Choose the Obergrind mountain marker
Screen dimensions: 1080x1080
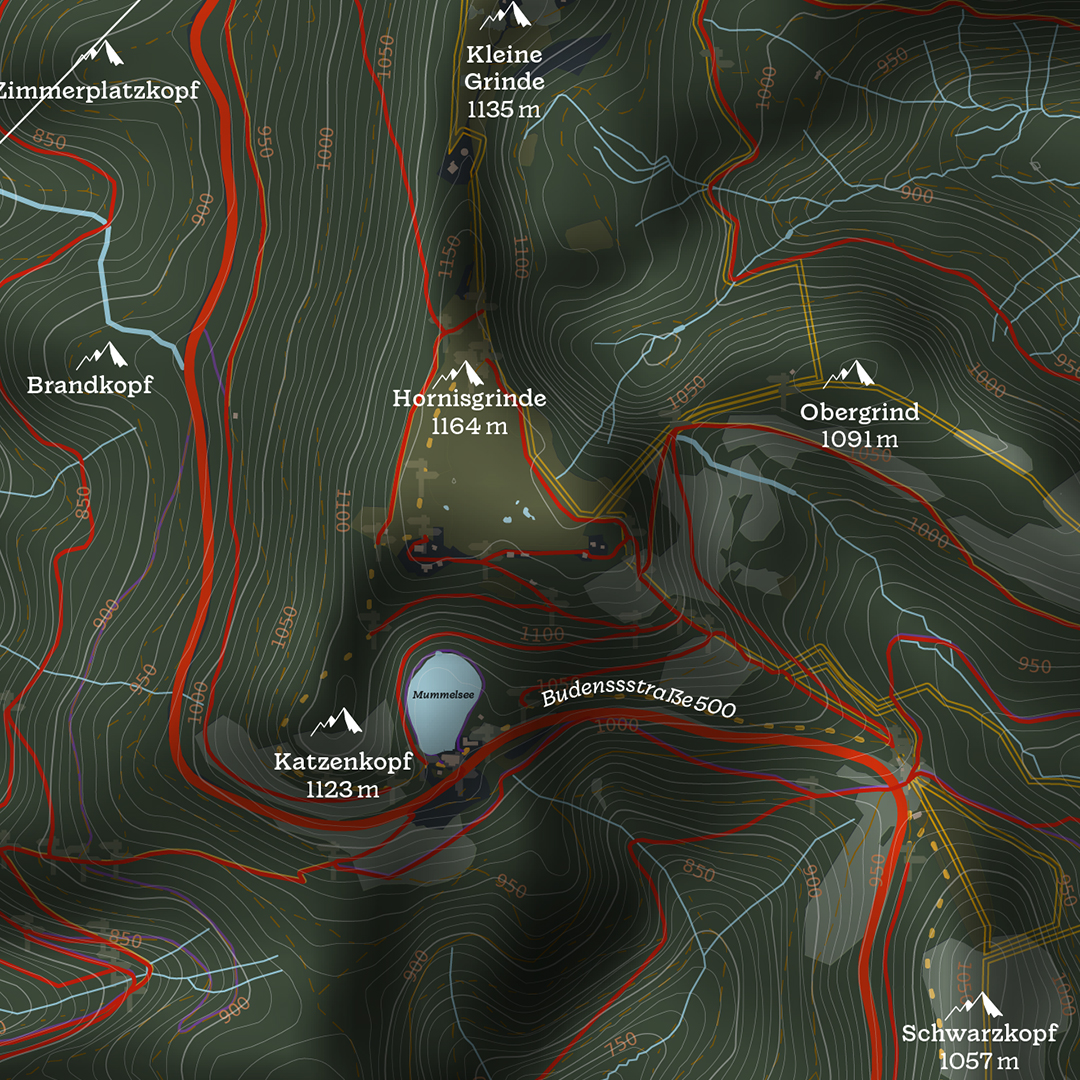tap(849, 374)
